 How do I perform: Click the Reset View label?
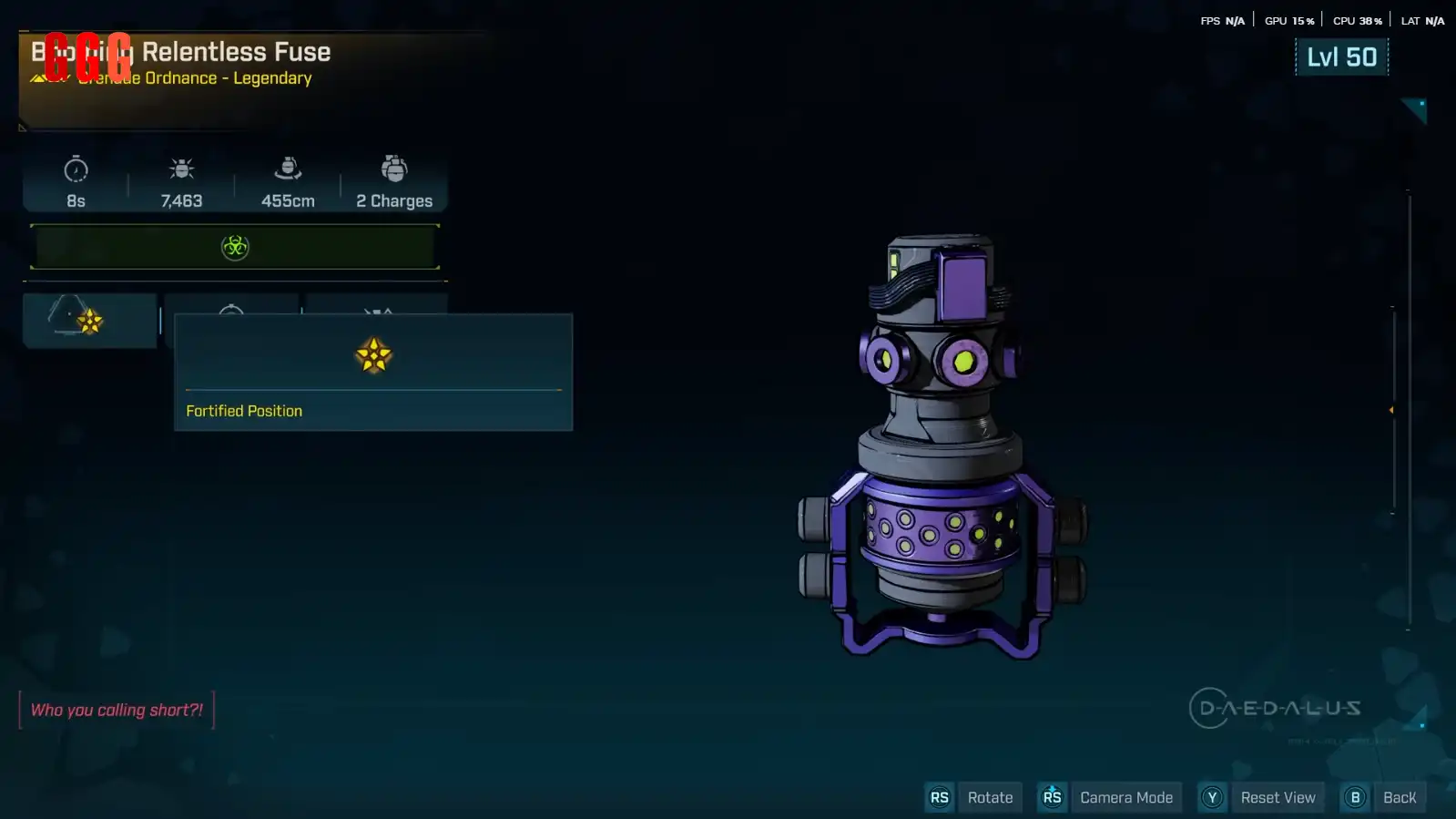coord(1278,798)
